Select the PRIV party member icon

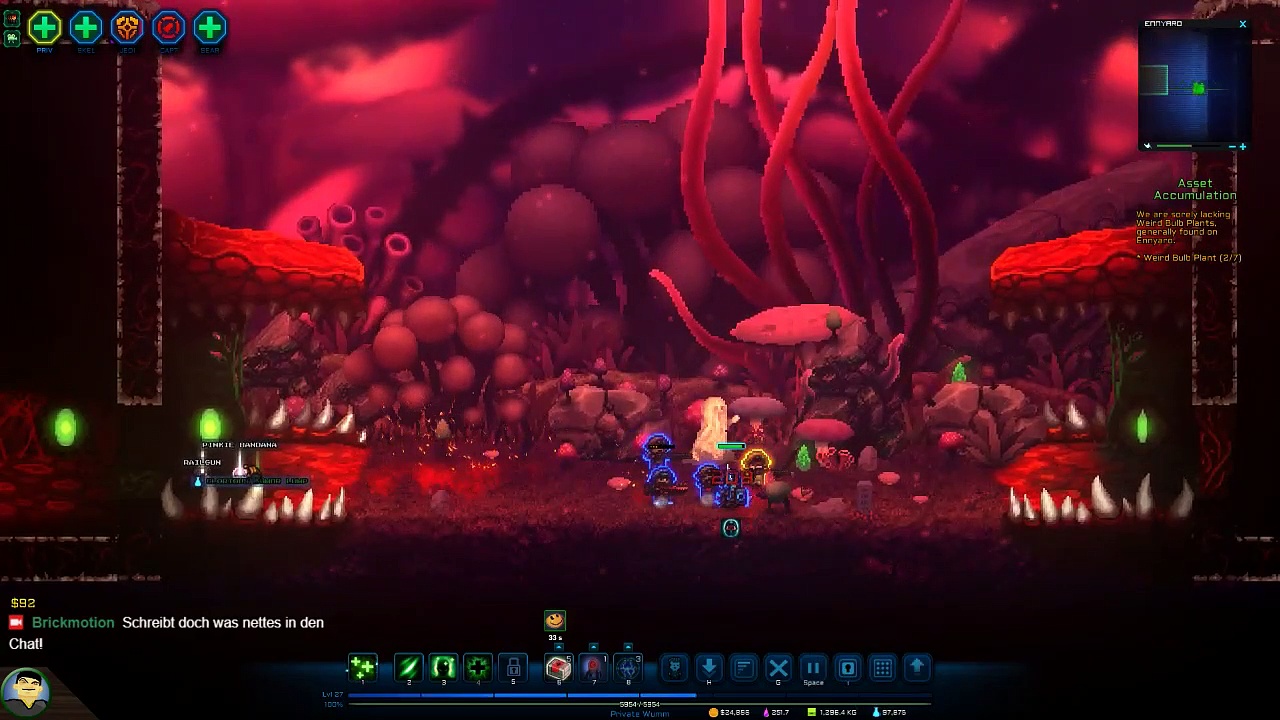pyautogui.click(x=44, y=27)
